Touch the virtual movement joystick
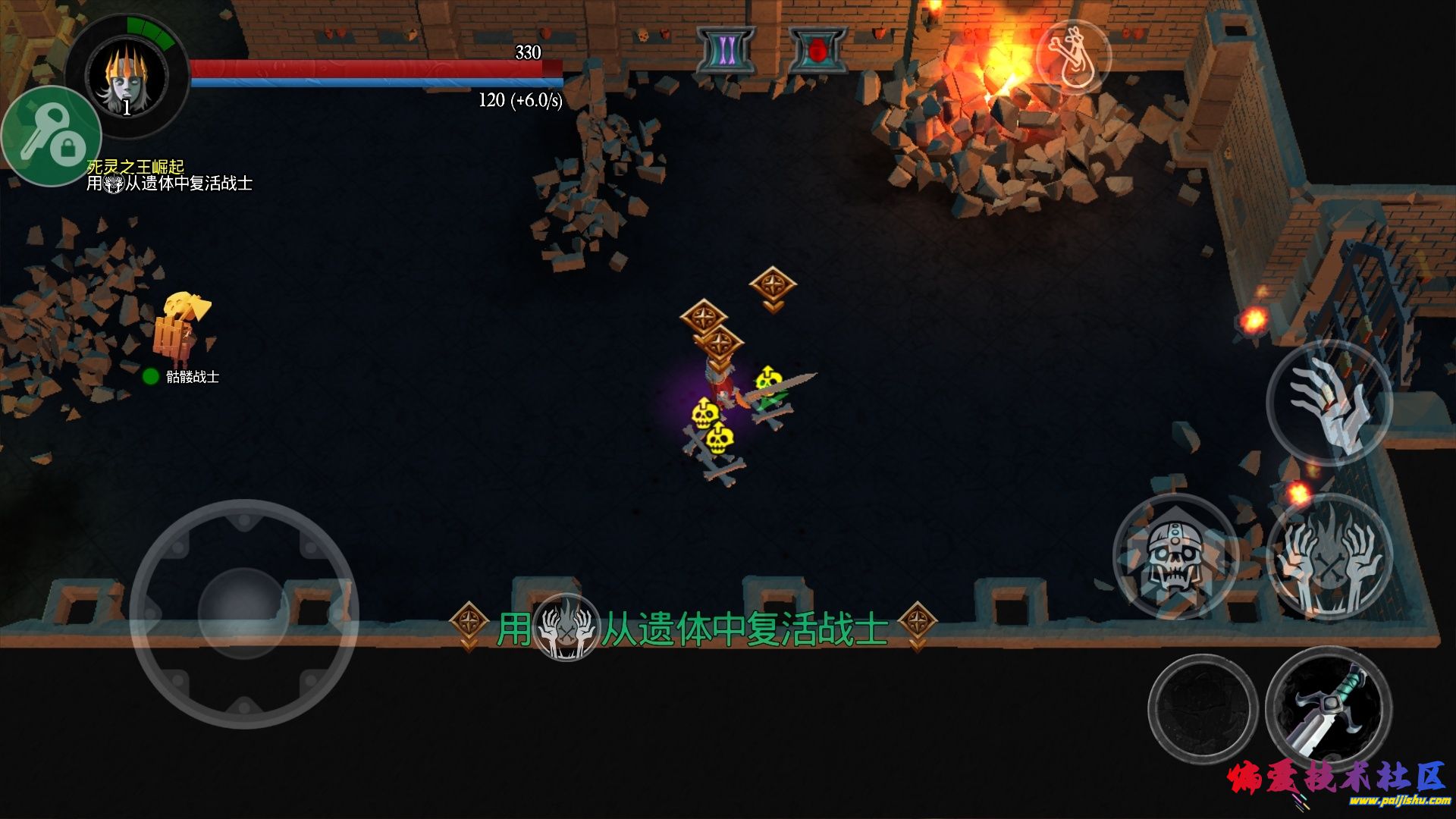The height and width of the screenshot is (819, 1456). tap(243, 613)
